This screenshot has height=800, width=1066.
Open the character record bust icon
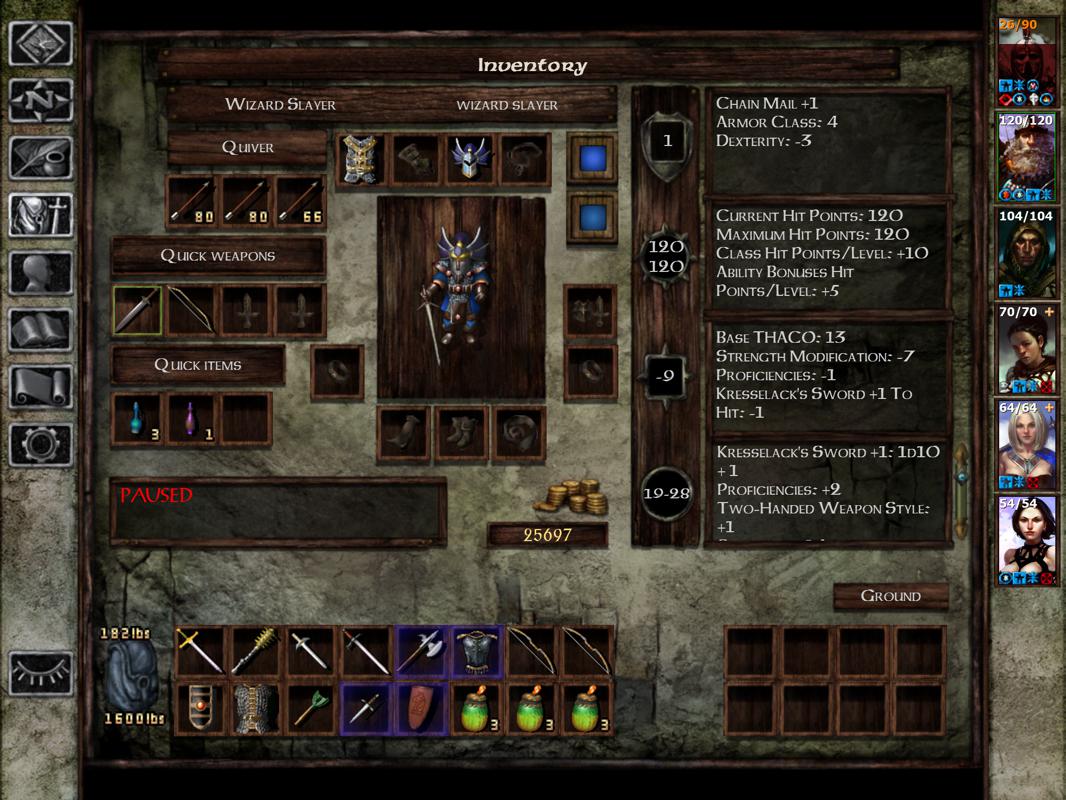tap(41, 272)
